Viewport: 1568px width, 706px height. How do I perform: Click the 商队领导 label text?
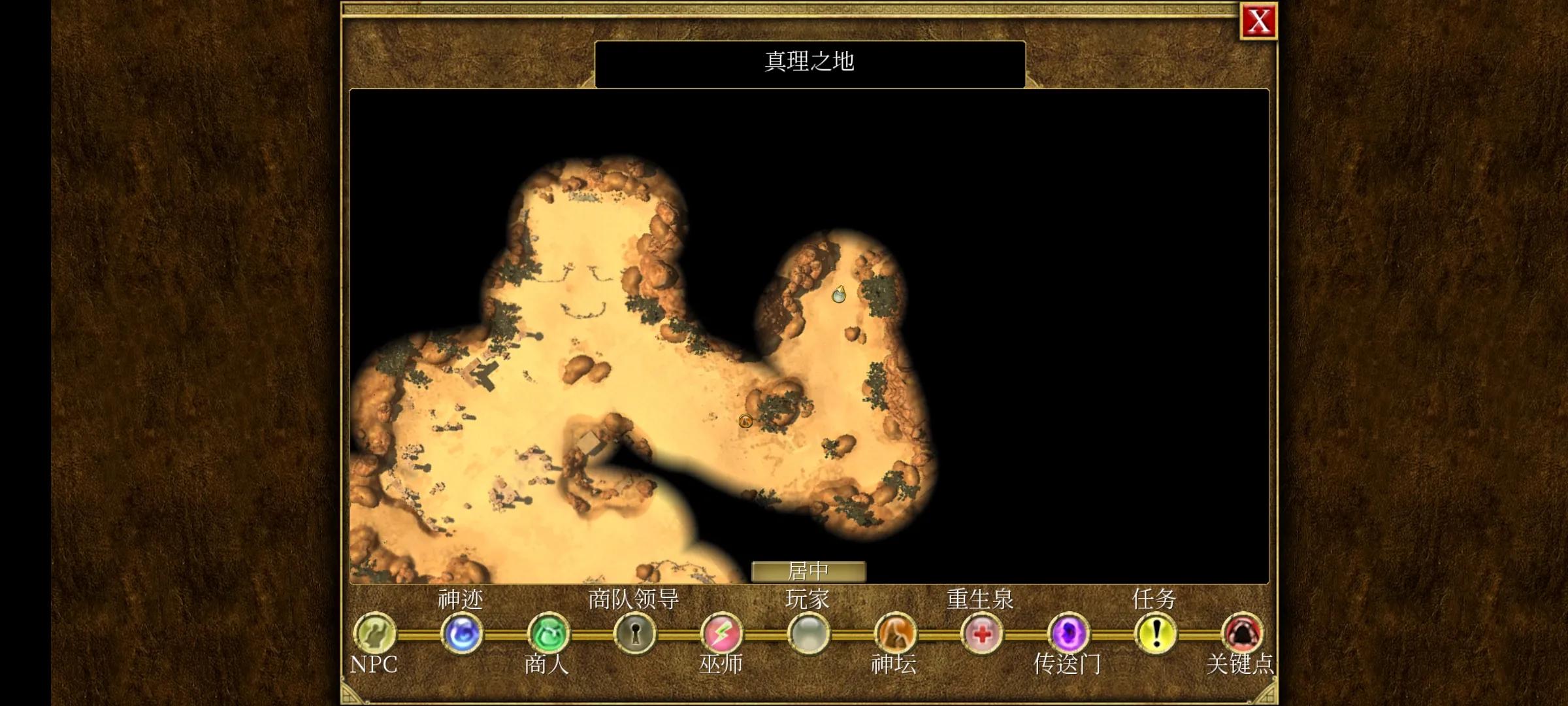[x=633, y=597]
